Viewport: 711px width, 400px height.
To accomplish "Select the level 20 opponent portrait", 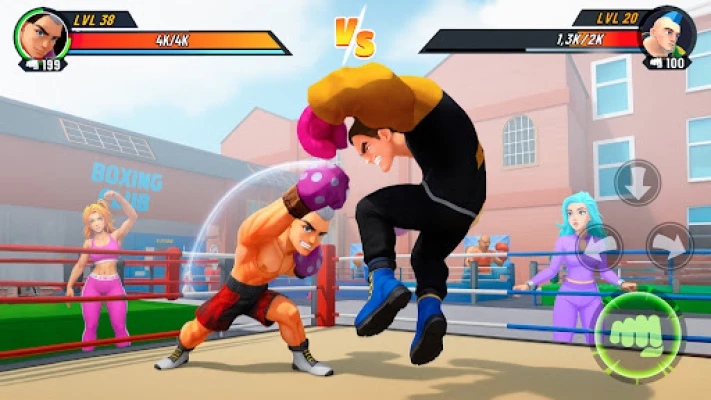I will pos(667,33).
